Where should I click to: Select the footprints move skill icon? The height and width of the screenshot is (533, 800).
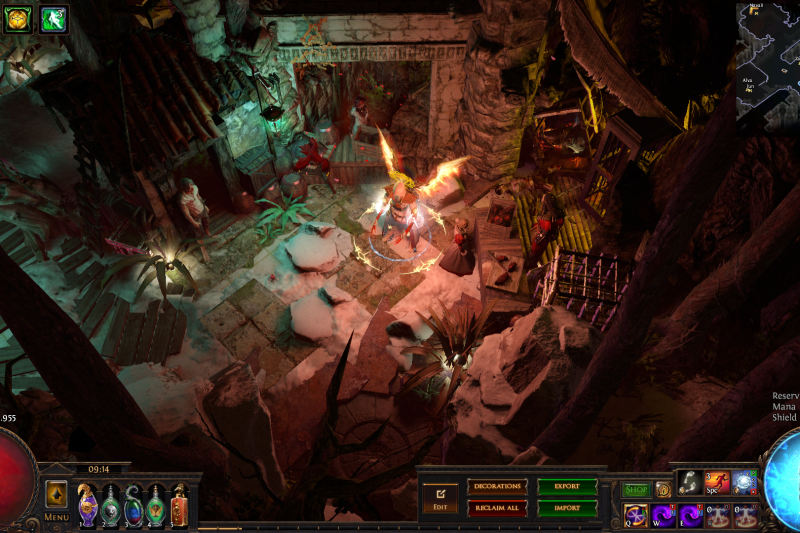coord(689,483)
